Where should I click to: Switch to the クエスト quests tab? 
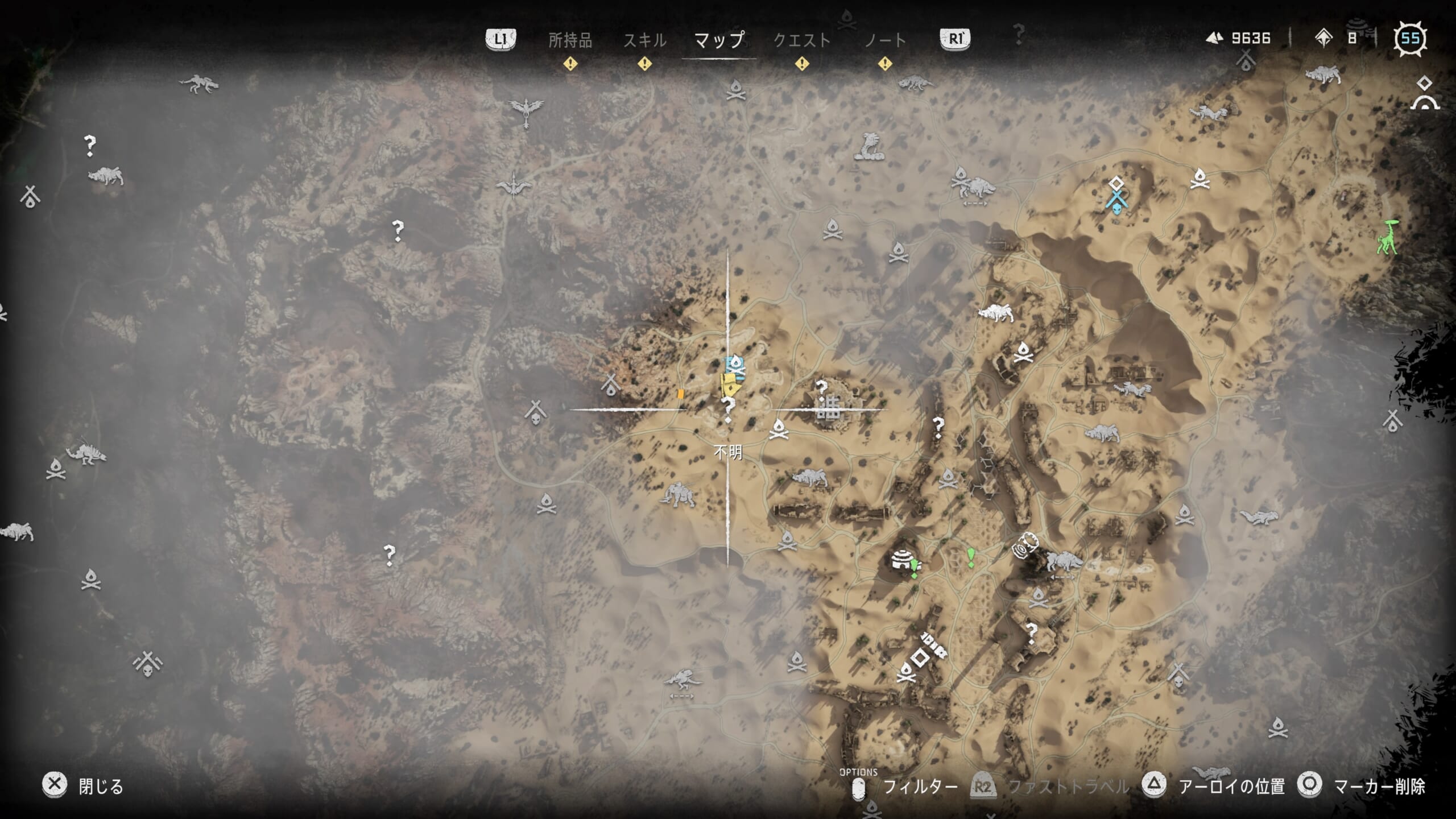[x=802, y=40]
